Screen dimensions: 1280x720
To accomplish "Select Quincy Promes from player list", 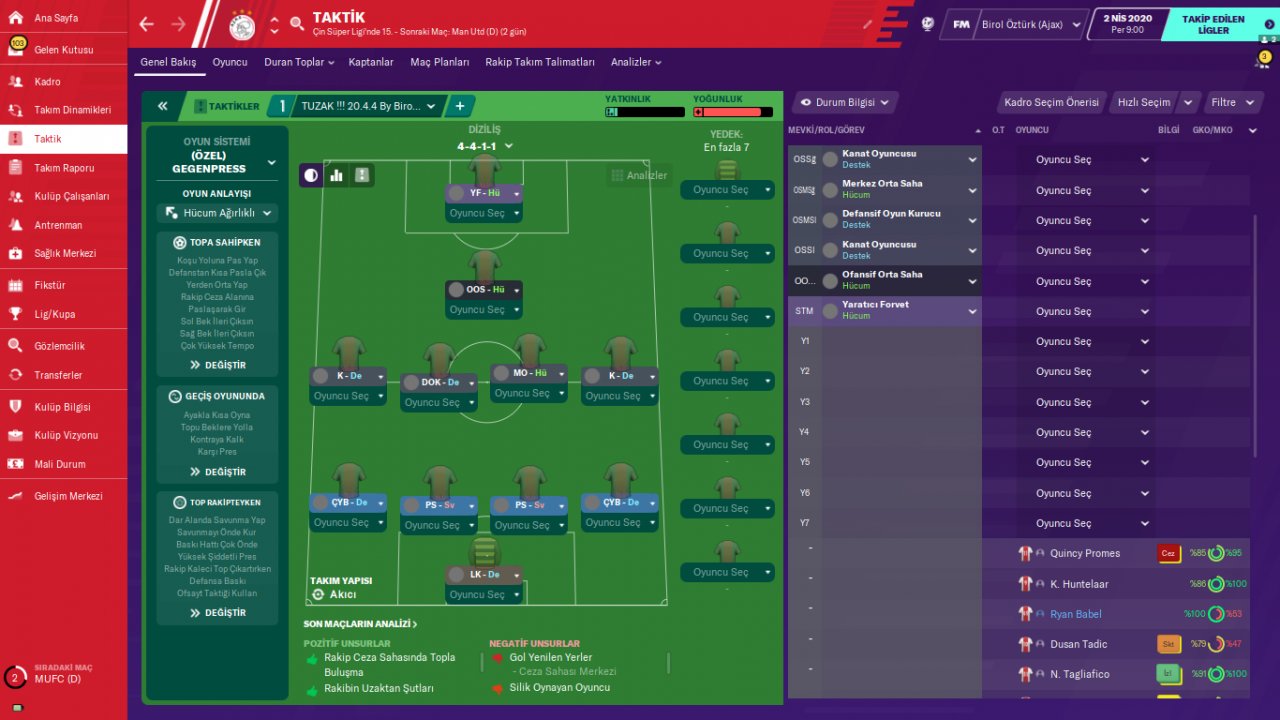I will pyautogui.click(x=1084, y=553).
